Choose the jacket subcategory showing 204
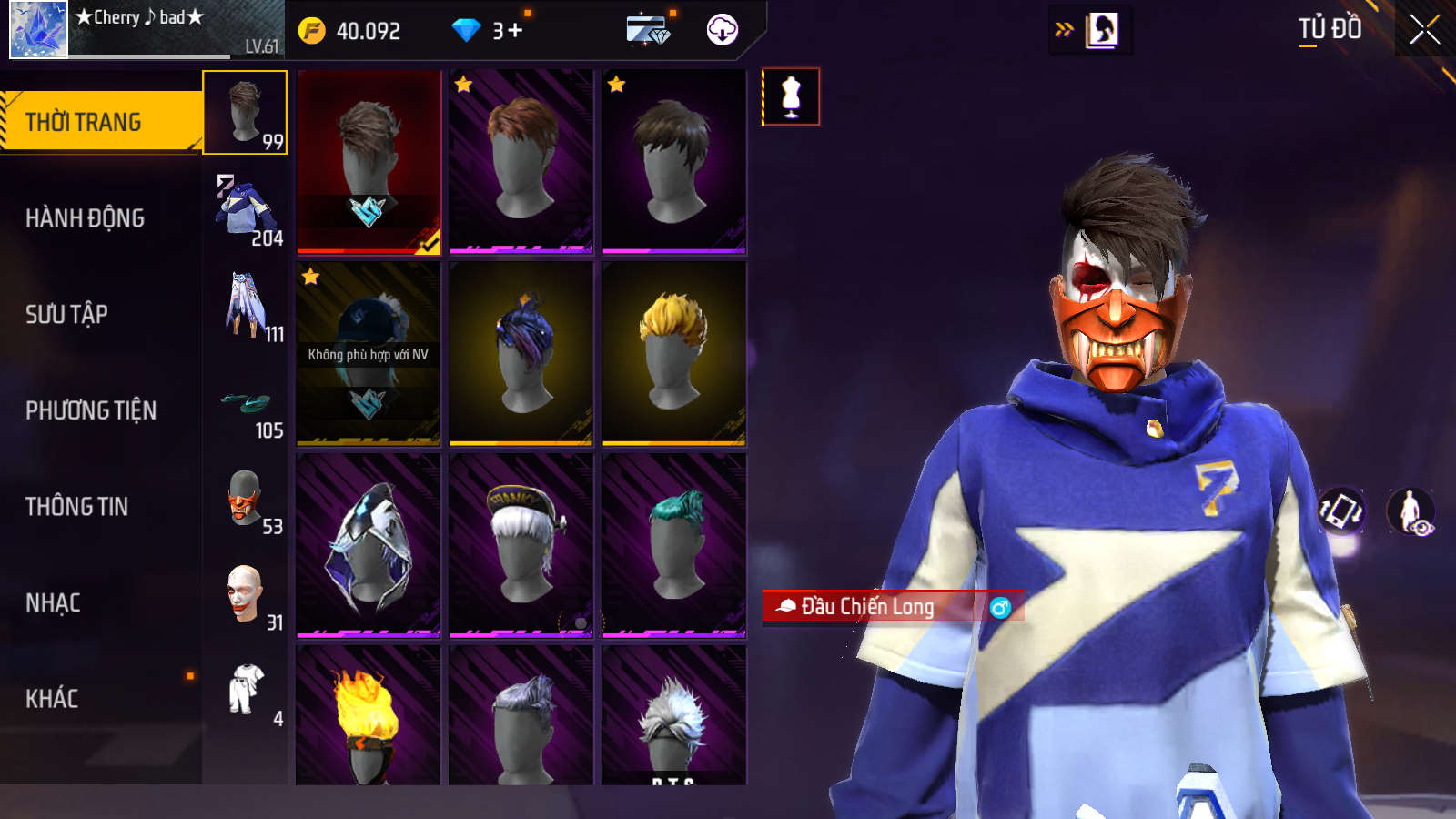Viewport: 1456px width, 819px height. click(x=245, y=209)
